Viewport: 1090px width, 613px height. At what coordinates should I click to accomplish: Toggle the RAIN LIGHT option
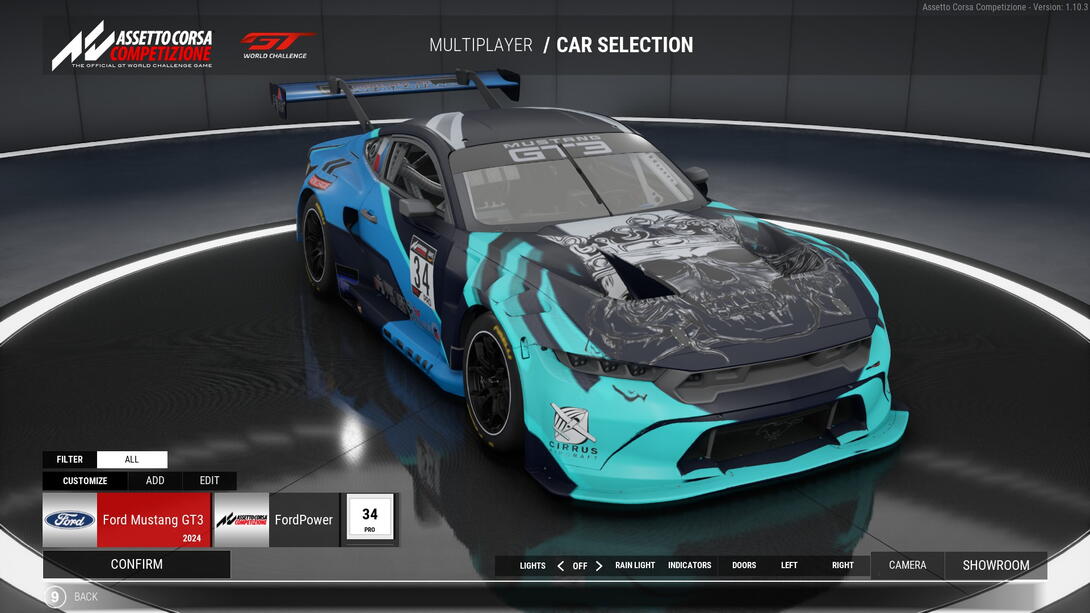tap(635, 566)
